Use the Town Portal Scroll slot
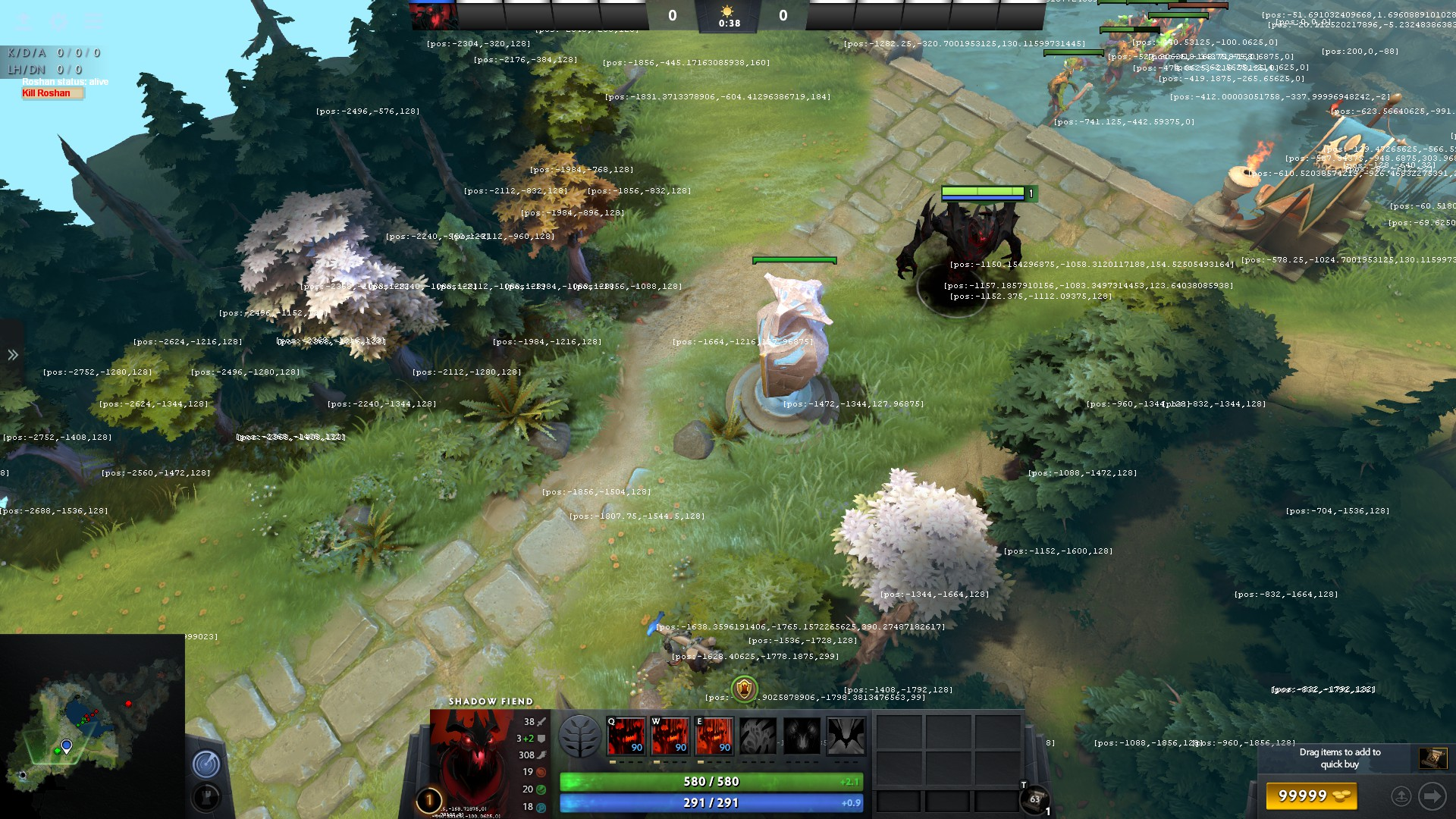Screen dimensions: 1456x819 (x=1035, y=799)
